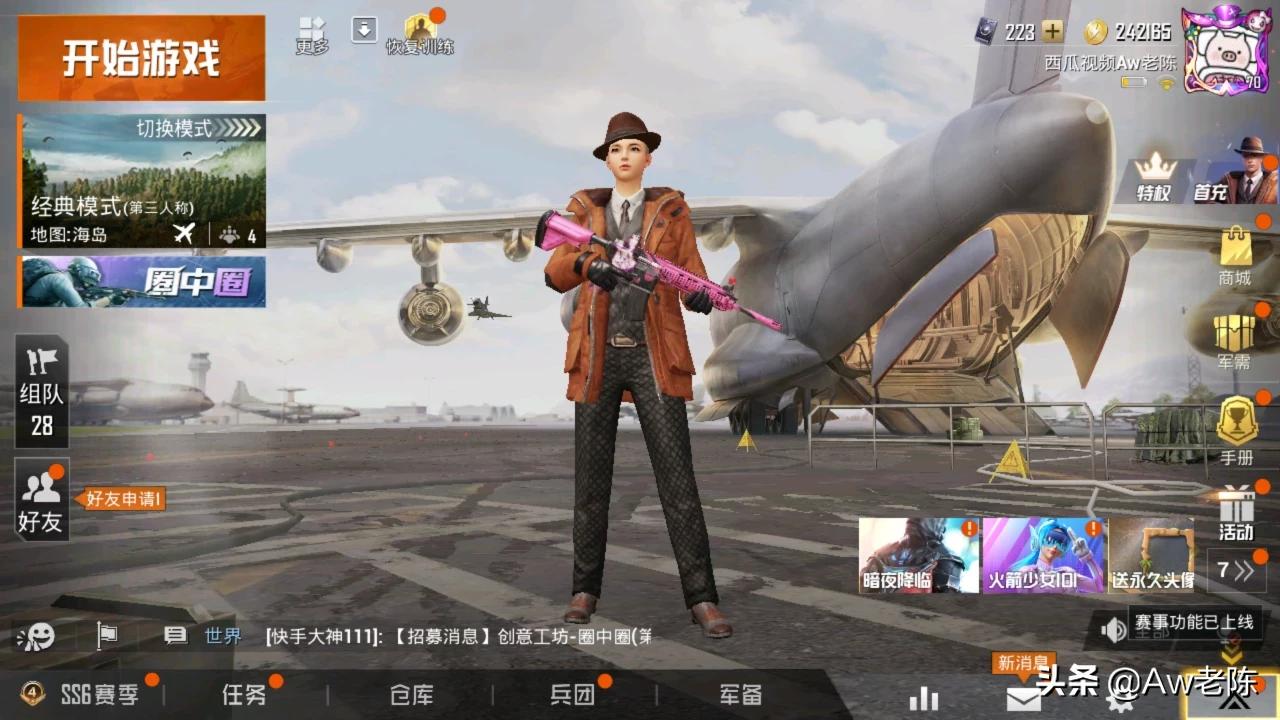Select the 圈中圈 event banner
Viewport: 1280px width, 720px height.
(x=142, y=282)
